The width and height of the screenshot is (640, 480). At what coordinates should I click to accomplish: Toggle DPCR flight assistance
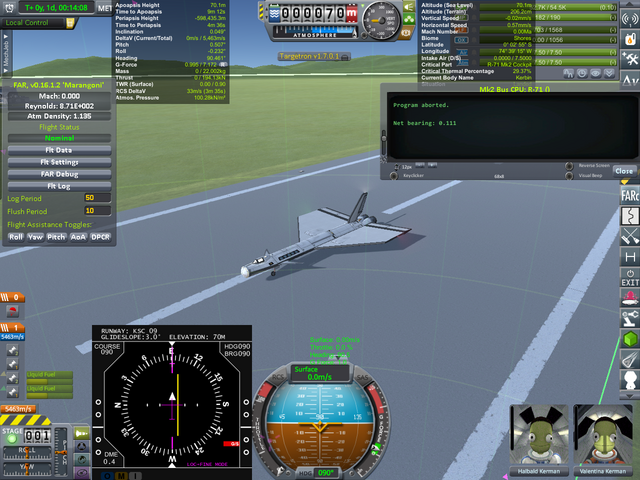click(100, 237)
